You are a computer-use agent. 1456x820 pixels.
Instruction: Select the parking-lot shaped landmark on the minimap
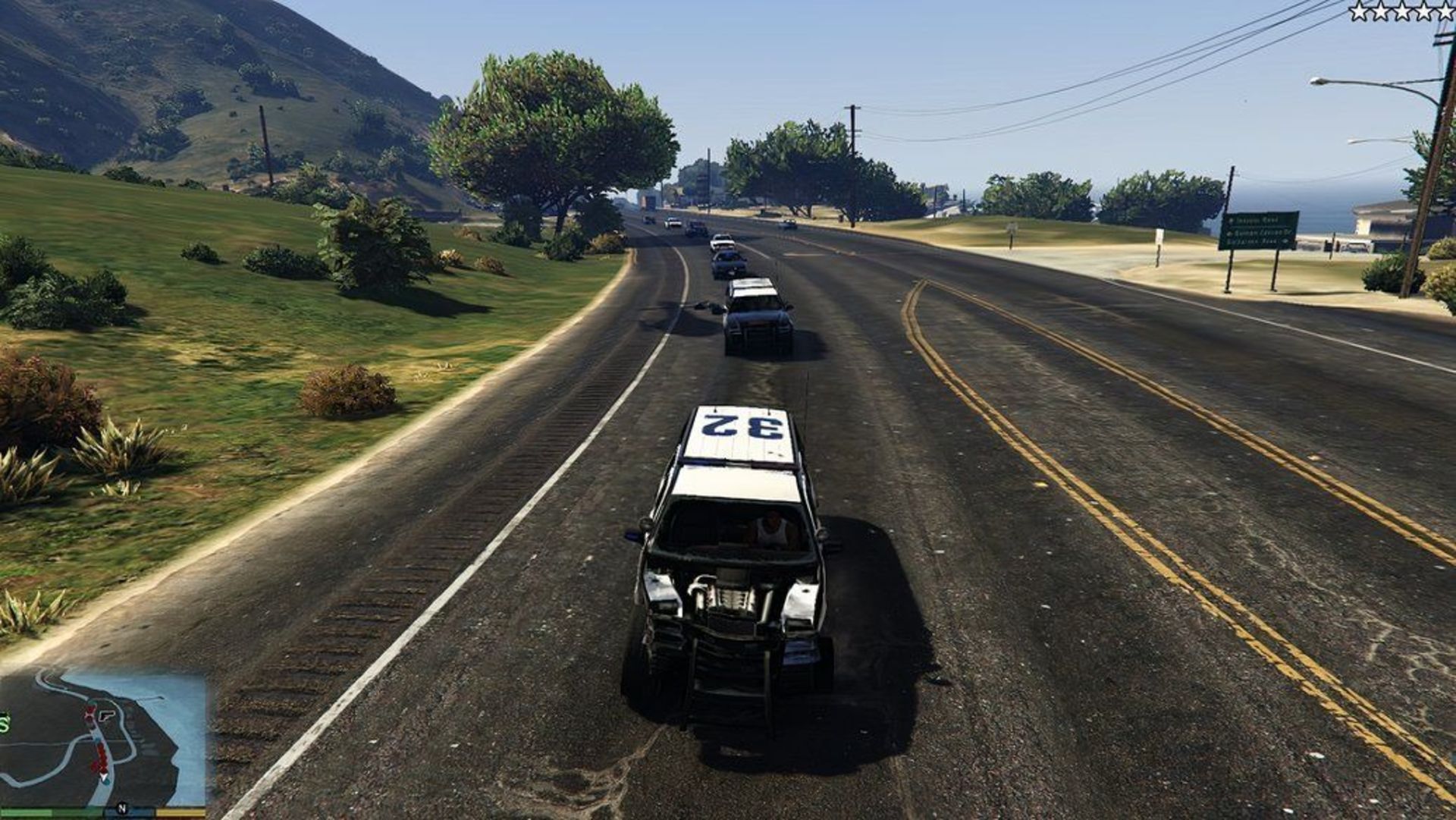[106, 717]
